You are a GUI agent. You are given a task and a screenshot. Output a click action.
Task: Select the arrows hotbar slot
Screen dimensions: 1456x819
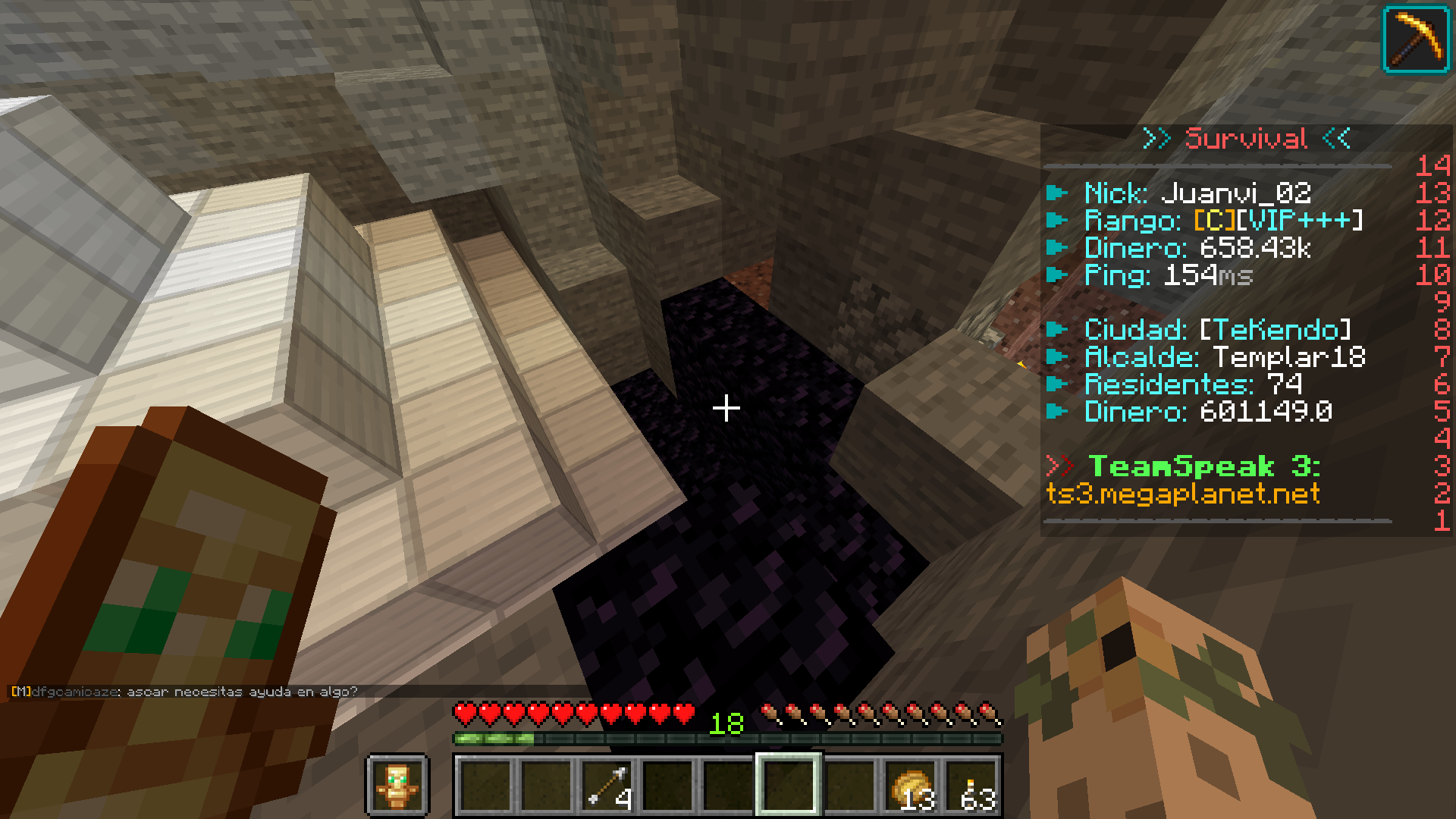[607, 786]
